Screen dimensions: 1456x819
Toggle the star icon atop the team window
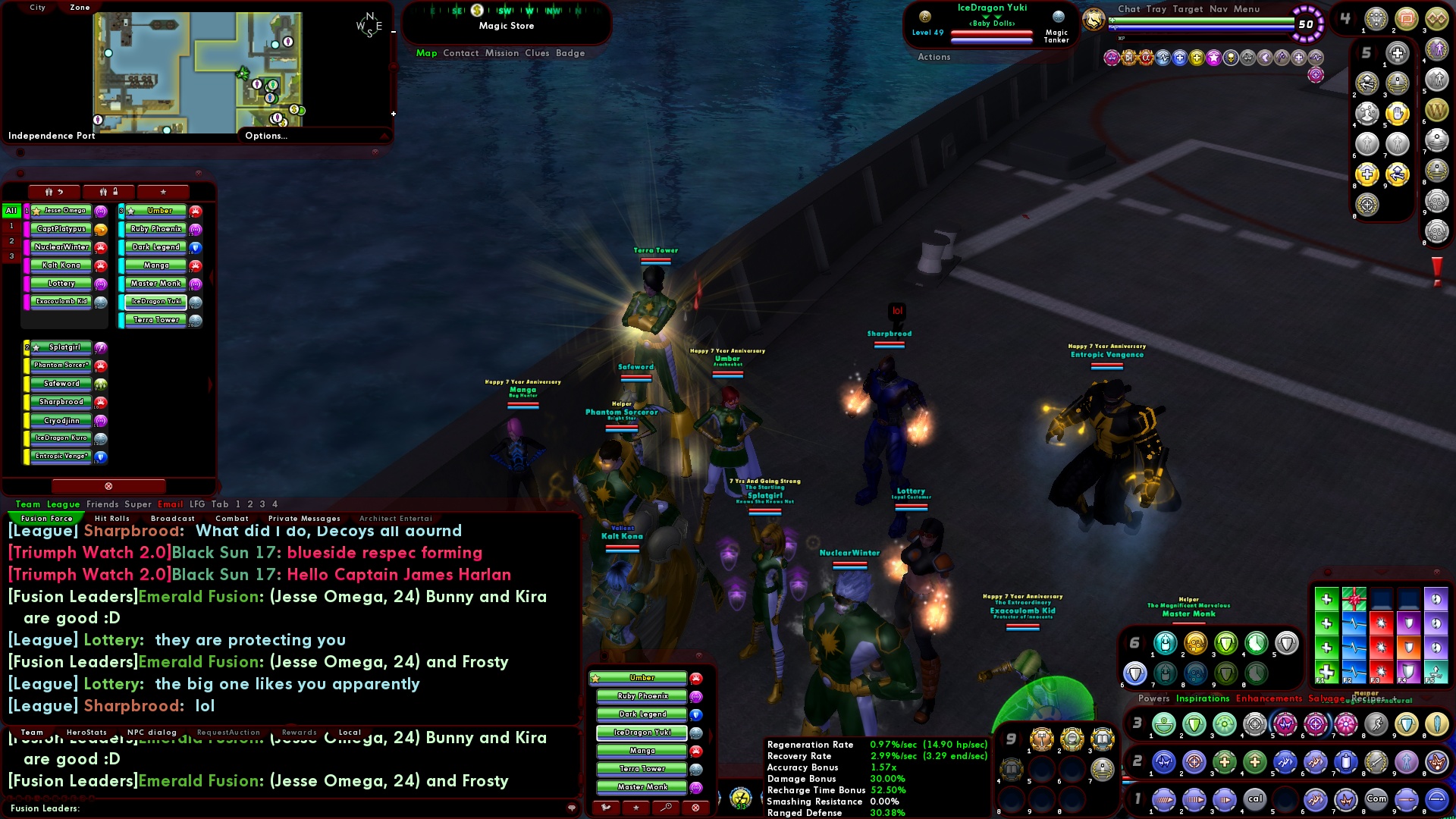tap(163, 192)
